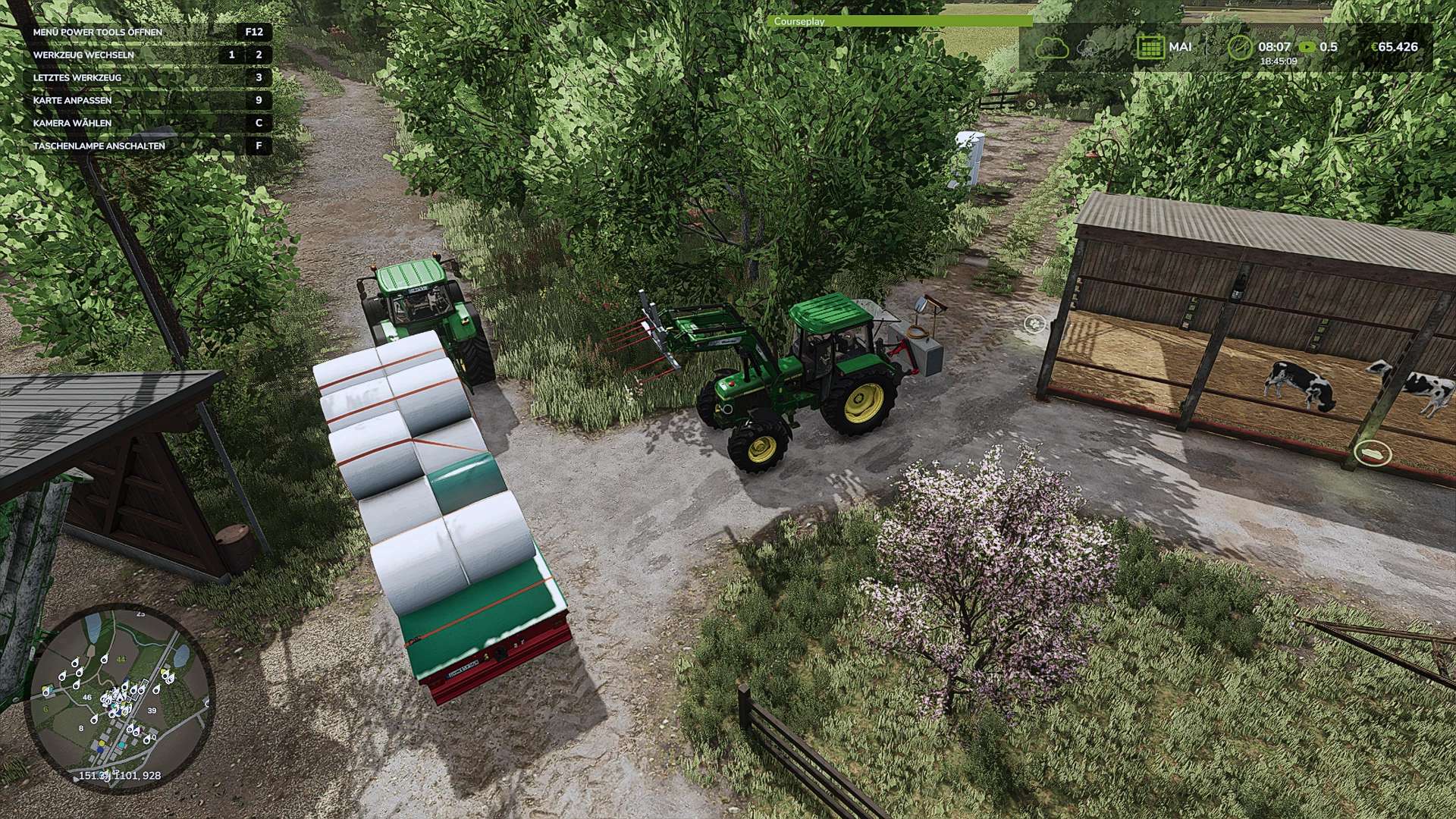This screenshot has height=819, width=1456.
Task: Open the circular minimap
Action: pos(121,698)
